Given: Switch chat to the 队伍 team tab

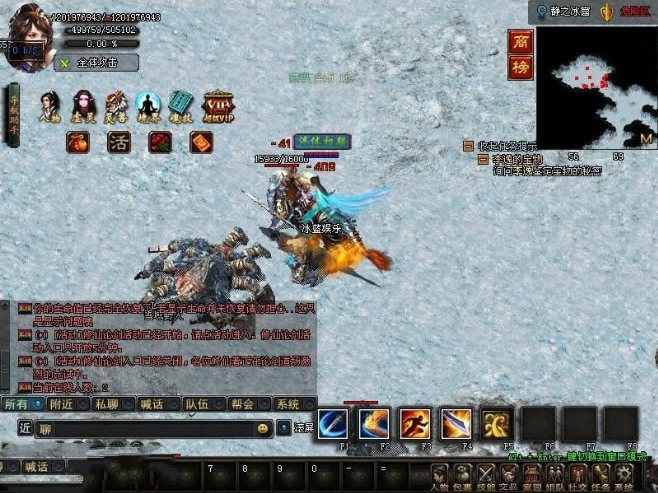Looking at the screenshot, I should (198, 404).
